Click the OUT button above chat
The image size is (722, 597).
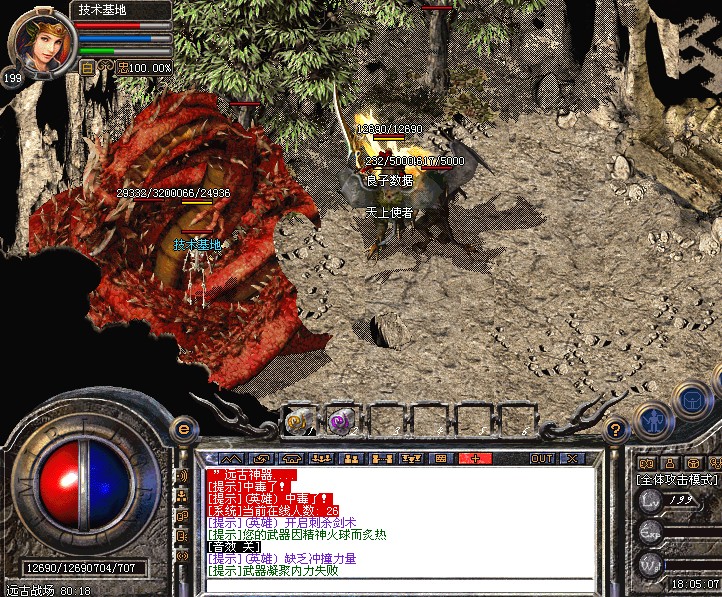click(x=541, y=458)
